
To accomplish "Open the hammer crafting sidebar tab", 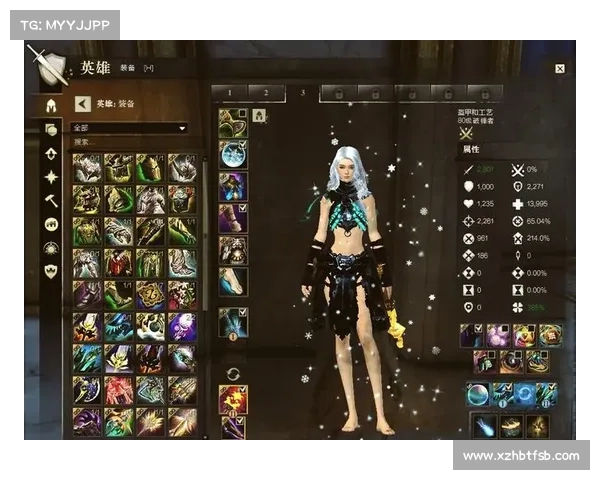I will click(x=51, y=199).
